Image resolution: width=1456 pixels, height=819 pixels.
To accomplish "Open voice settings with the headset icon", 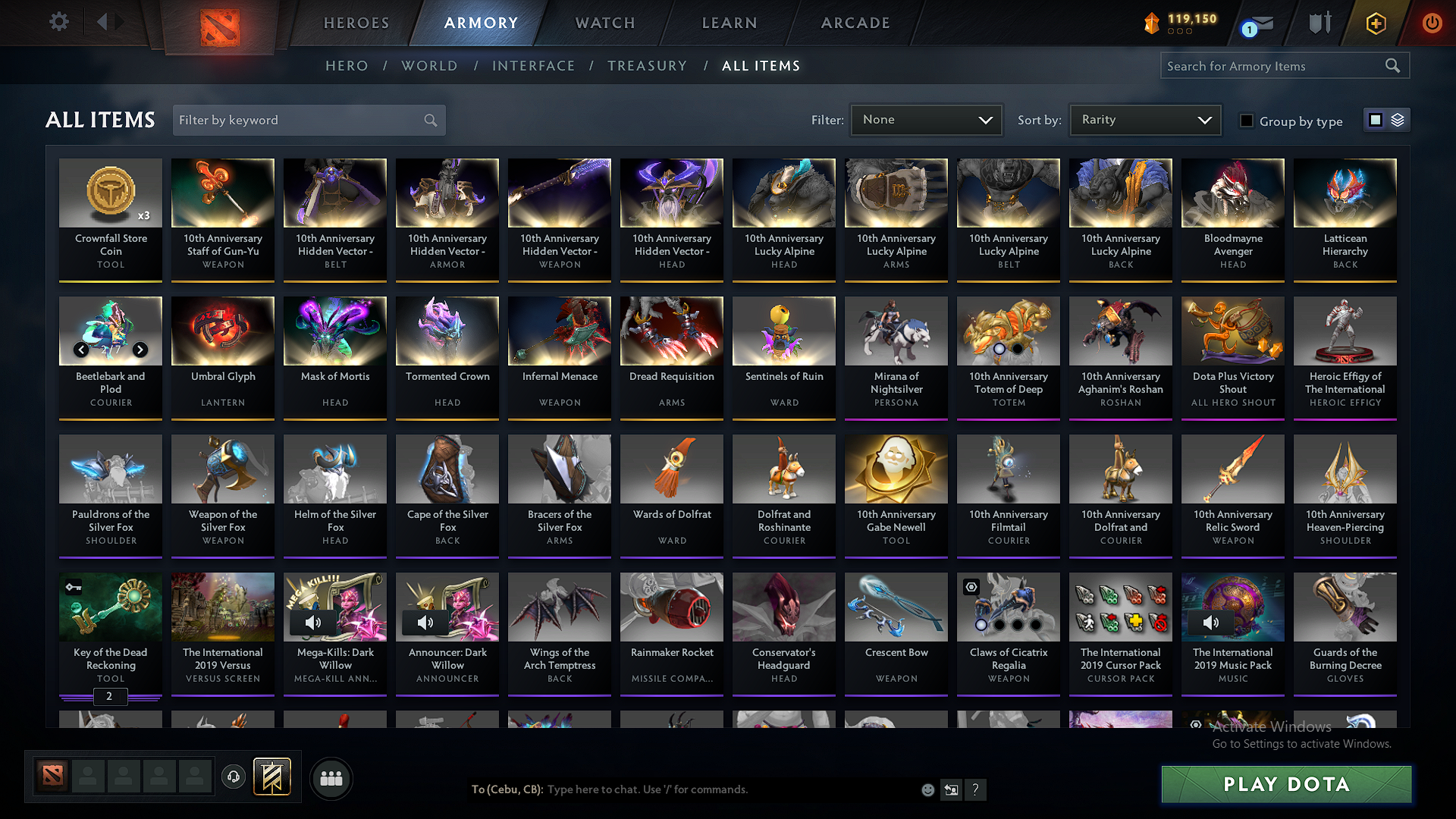I will [234, 777].
